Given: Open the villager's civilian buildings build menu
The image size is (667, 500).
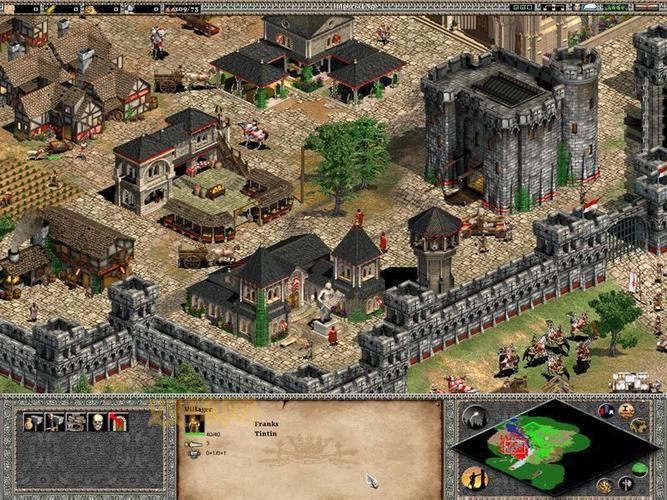Looking at the screenshot, I should click(x=33, y=423).
